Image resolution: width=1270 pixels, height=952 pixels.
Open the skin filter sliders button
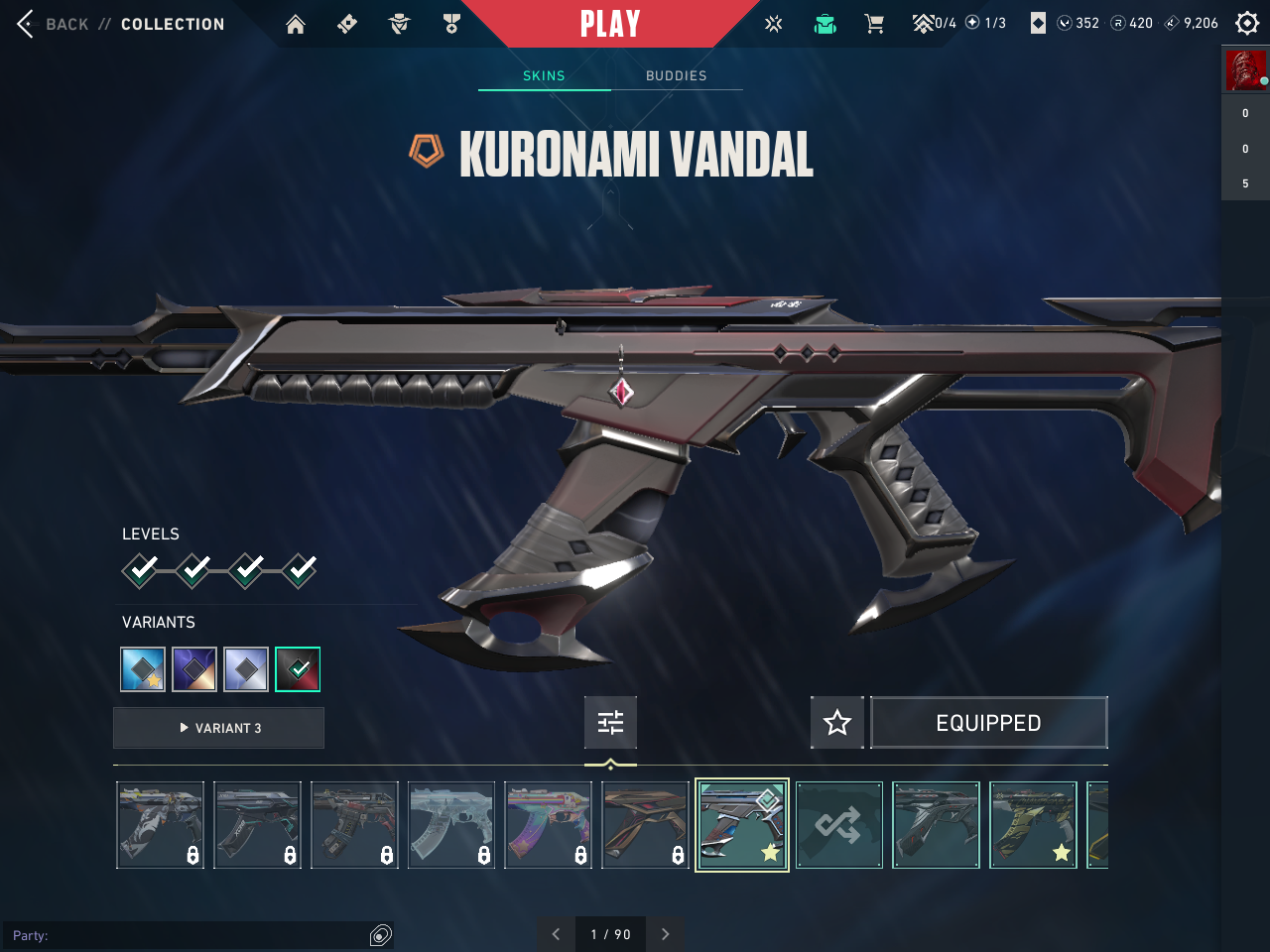tap(610, 722)
